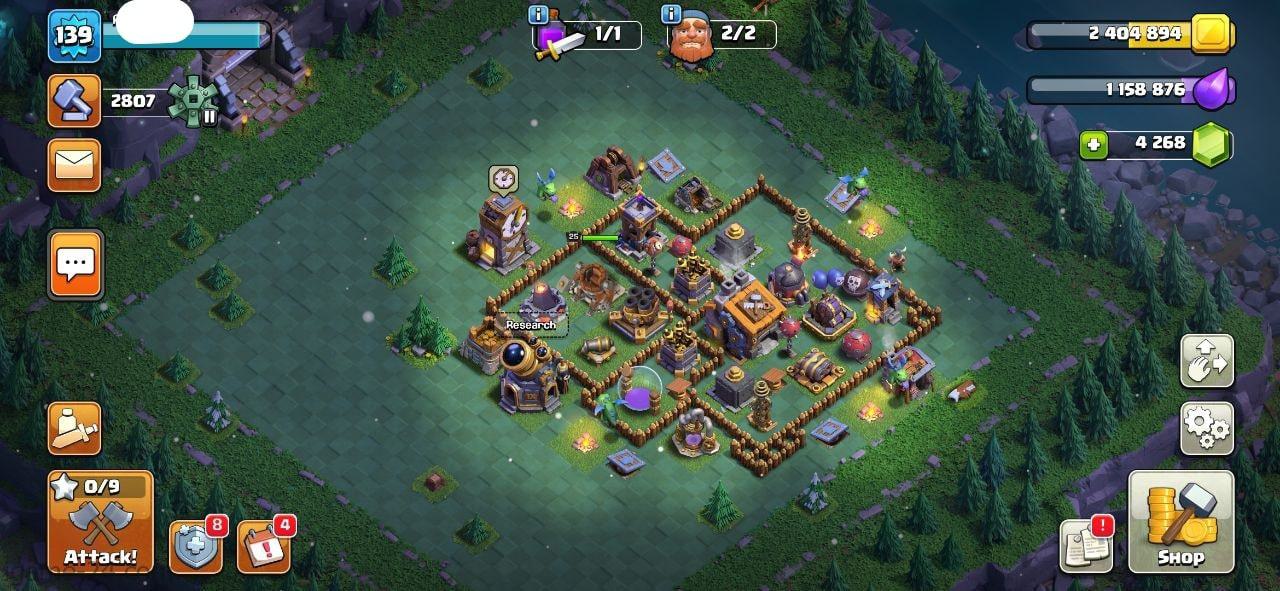
Task: Click the clock tower boost bubble
Action: (503, 179)
